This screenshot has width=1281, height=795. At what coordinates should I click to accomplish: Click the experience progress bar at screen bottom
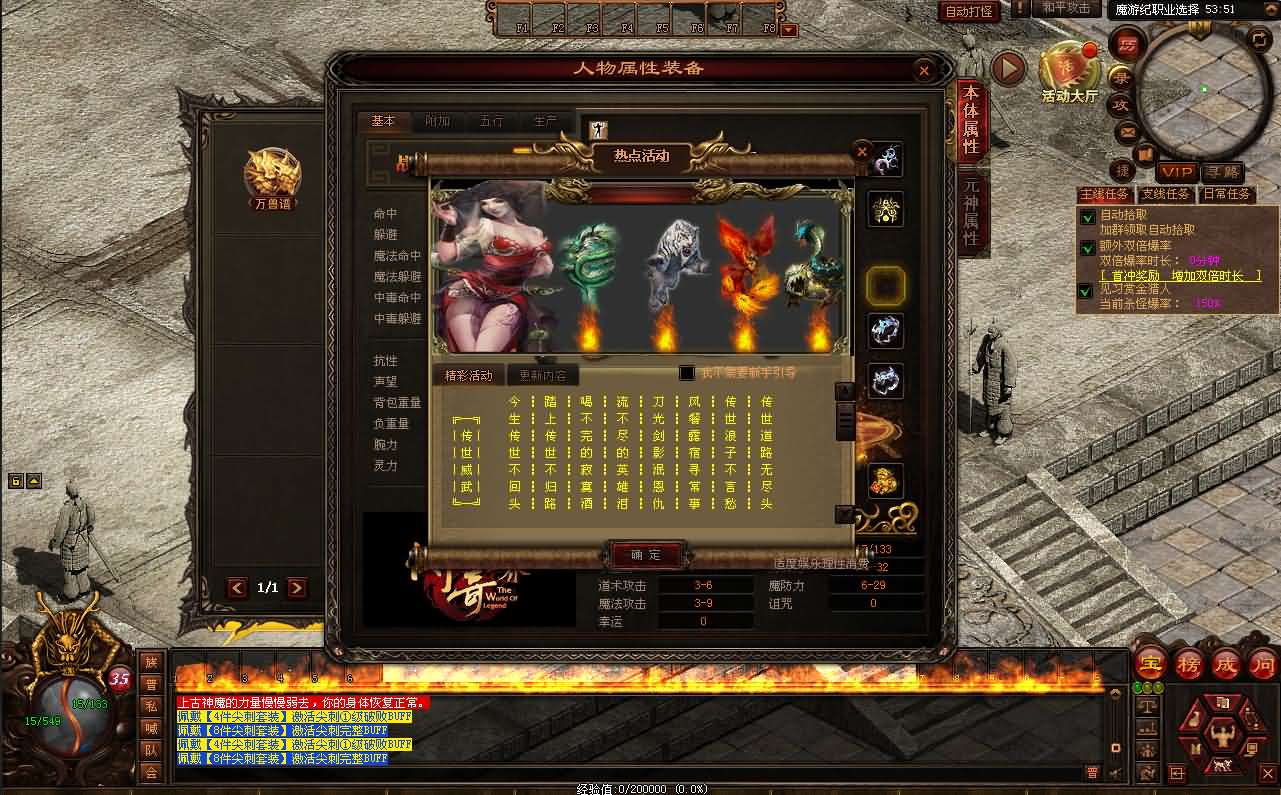pyautogui.click(x=640, y=788)
